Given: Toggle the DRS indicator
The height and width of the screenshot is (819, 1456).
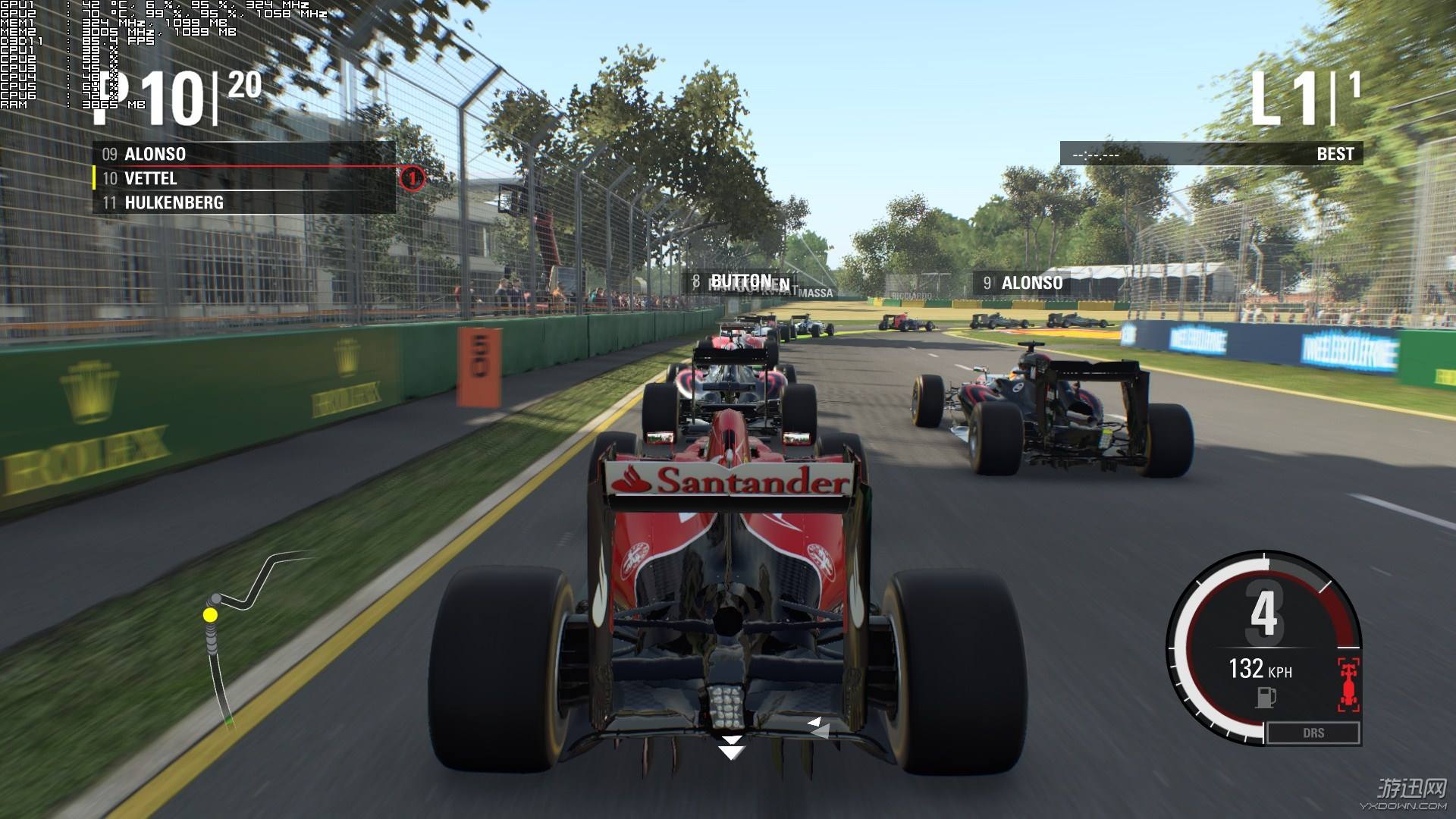Looking at the screenshot, I should [x=1316, y=733].
